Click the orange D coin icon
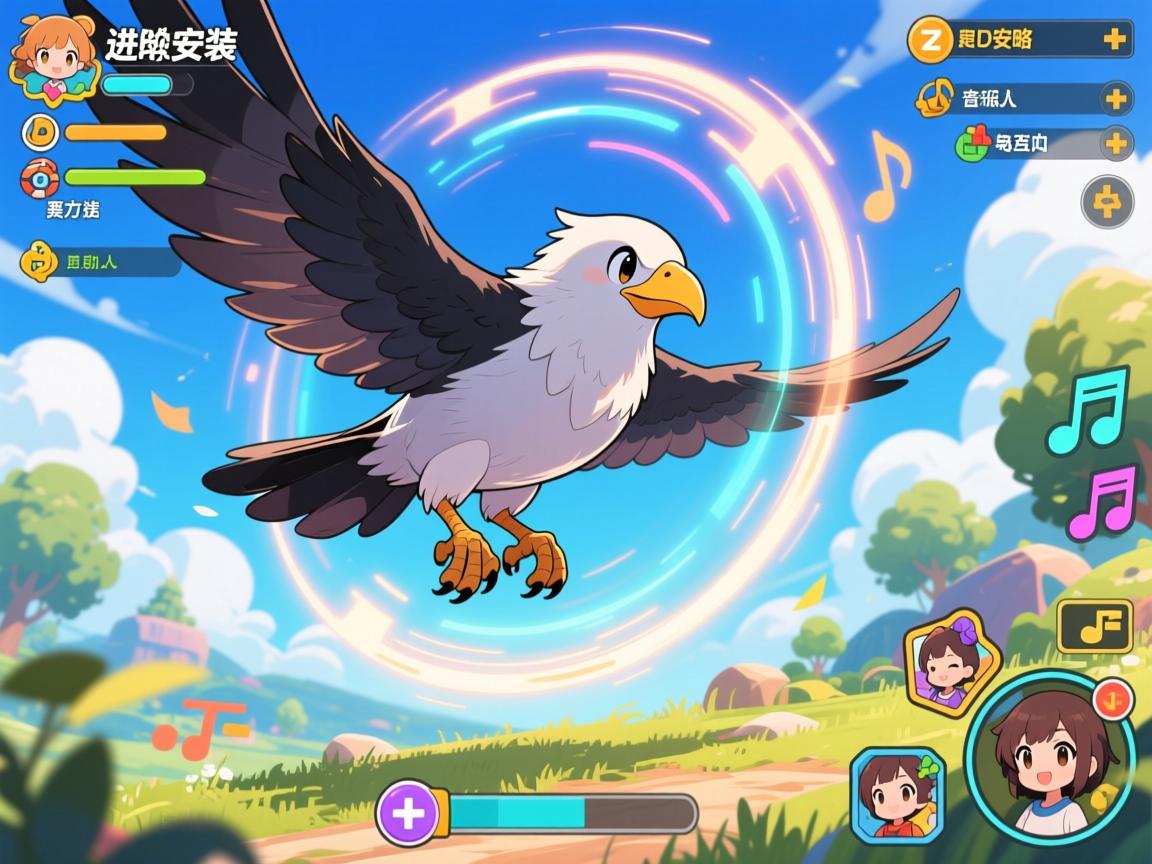 (40, 132)
